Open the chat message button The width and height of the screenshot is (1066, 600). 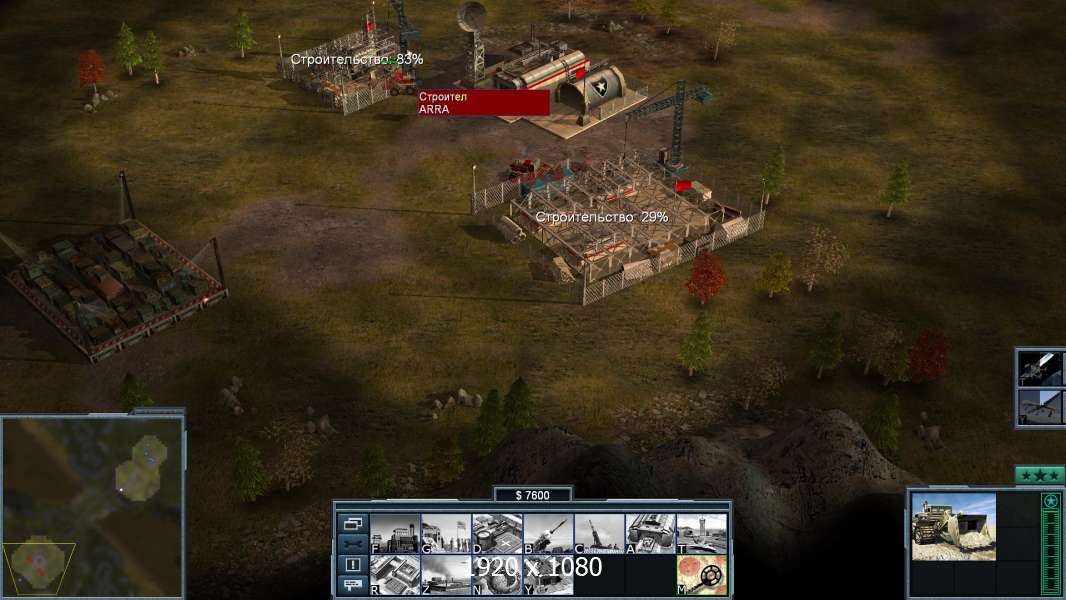pyautogui.click(x=352, y=585)
